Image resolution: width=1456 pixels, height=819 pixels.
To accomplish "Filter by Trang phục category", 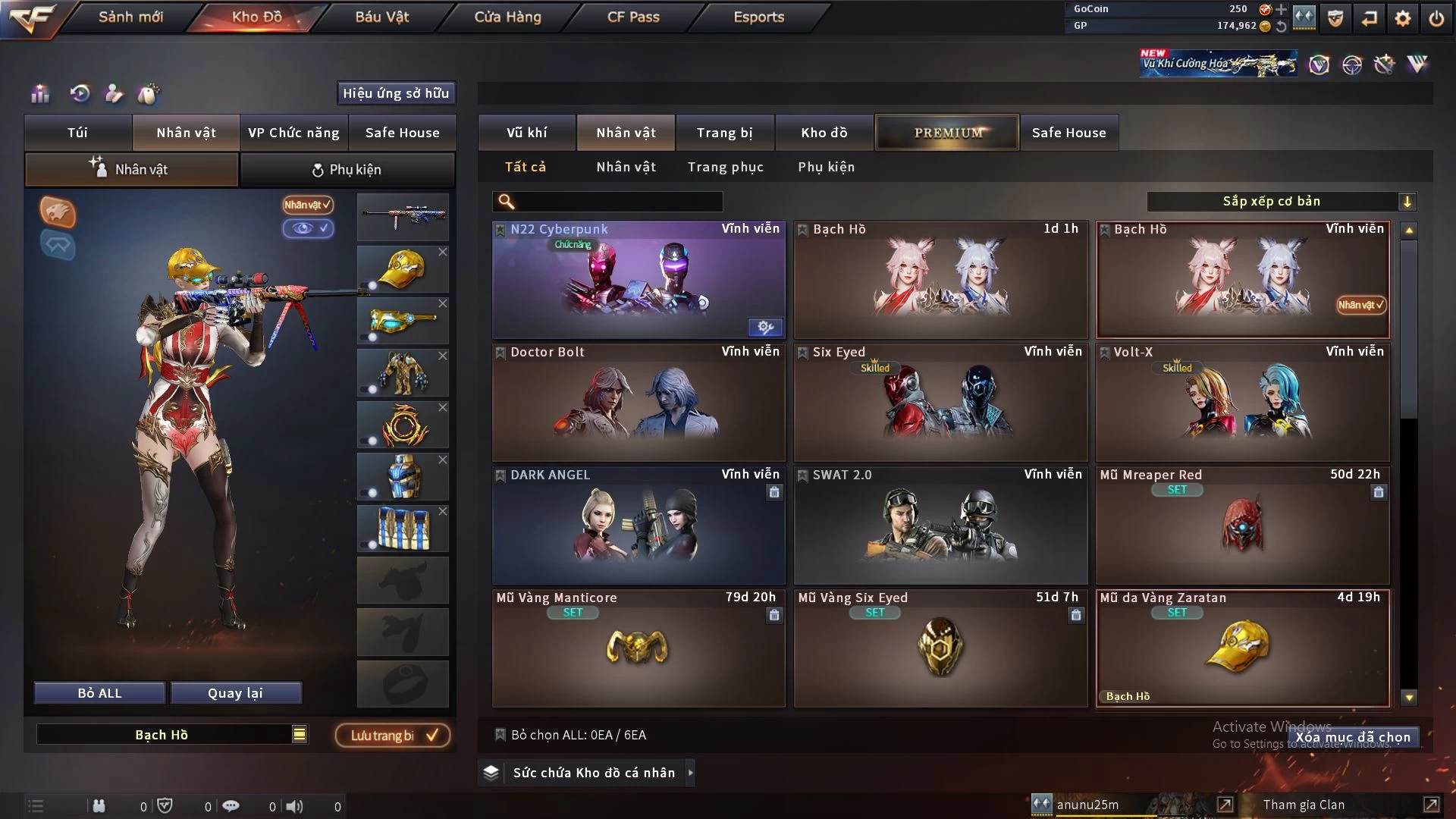I will click(725, 167).
